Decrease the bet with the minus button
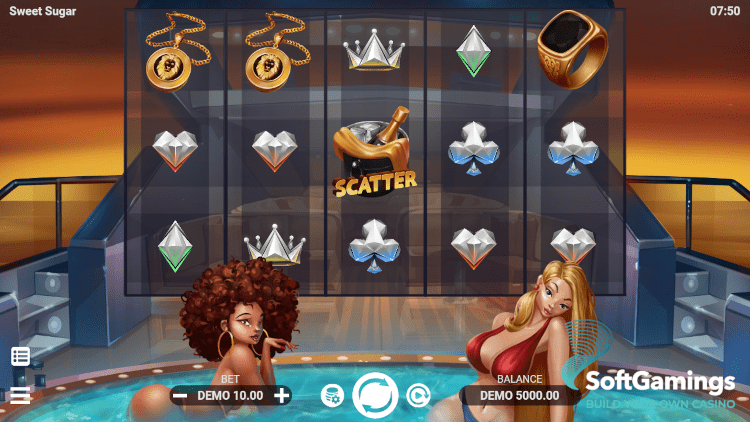The image size is (750, 422). 180,395
